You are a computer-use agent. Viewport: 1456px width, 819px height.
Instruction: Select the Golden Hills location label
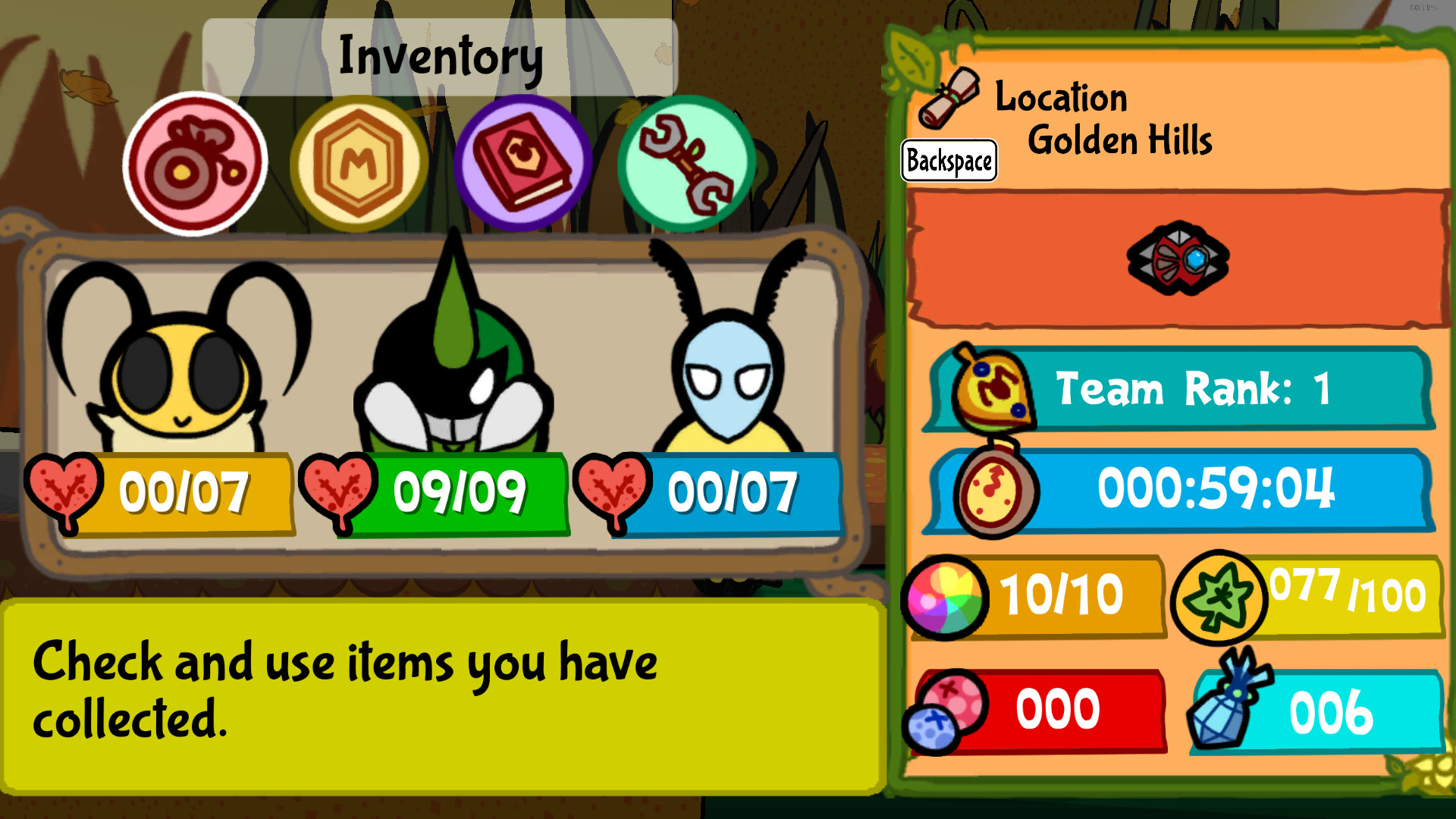(x=1120, y=140)
